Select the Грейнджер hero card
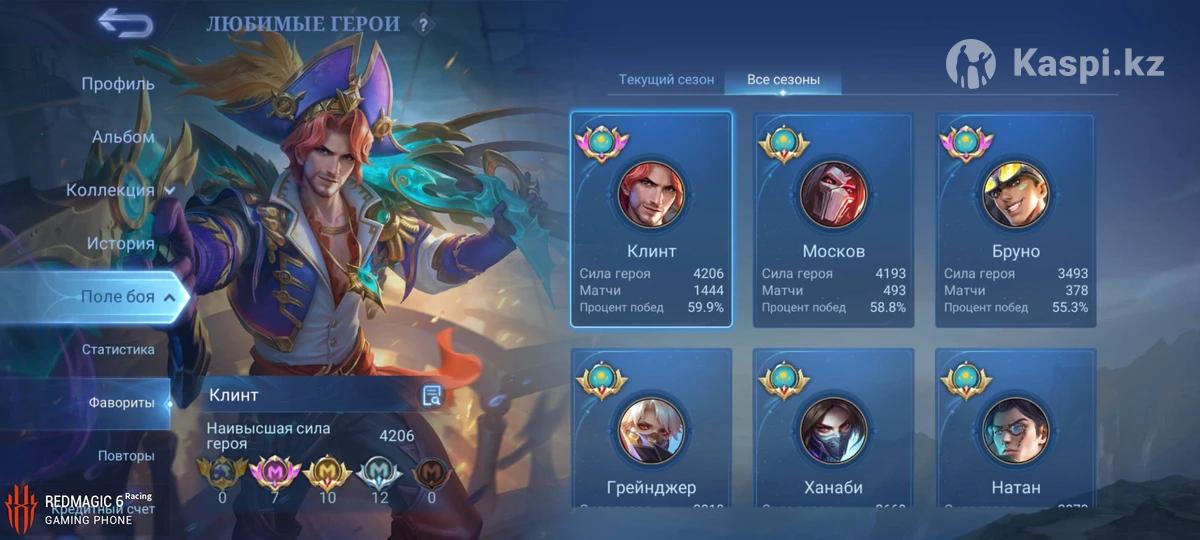The image size is (1200, 540). pyautogui.click(x=651, y=427)
